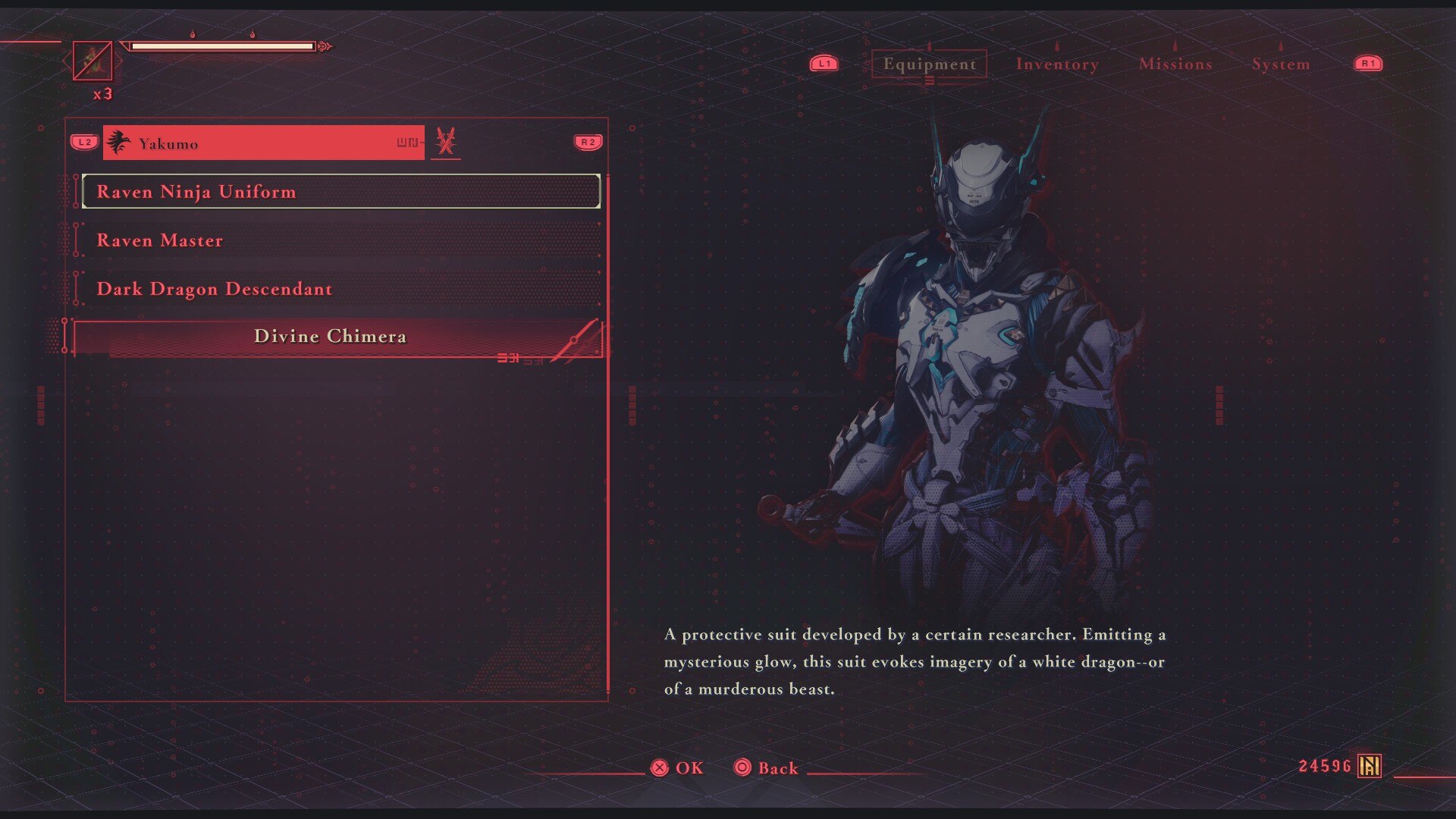The image size is (1456, 819).
Task: Open the System tab
Action: coord(1281,64)
